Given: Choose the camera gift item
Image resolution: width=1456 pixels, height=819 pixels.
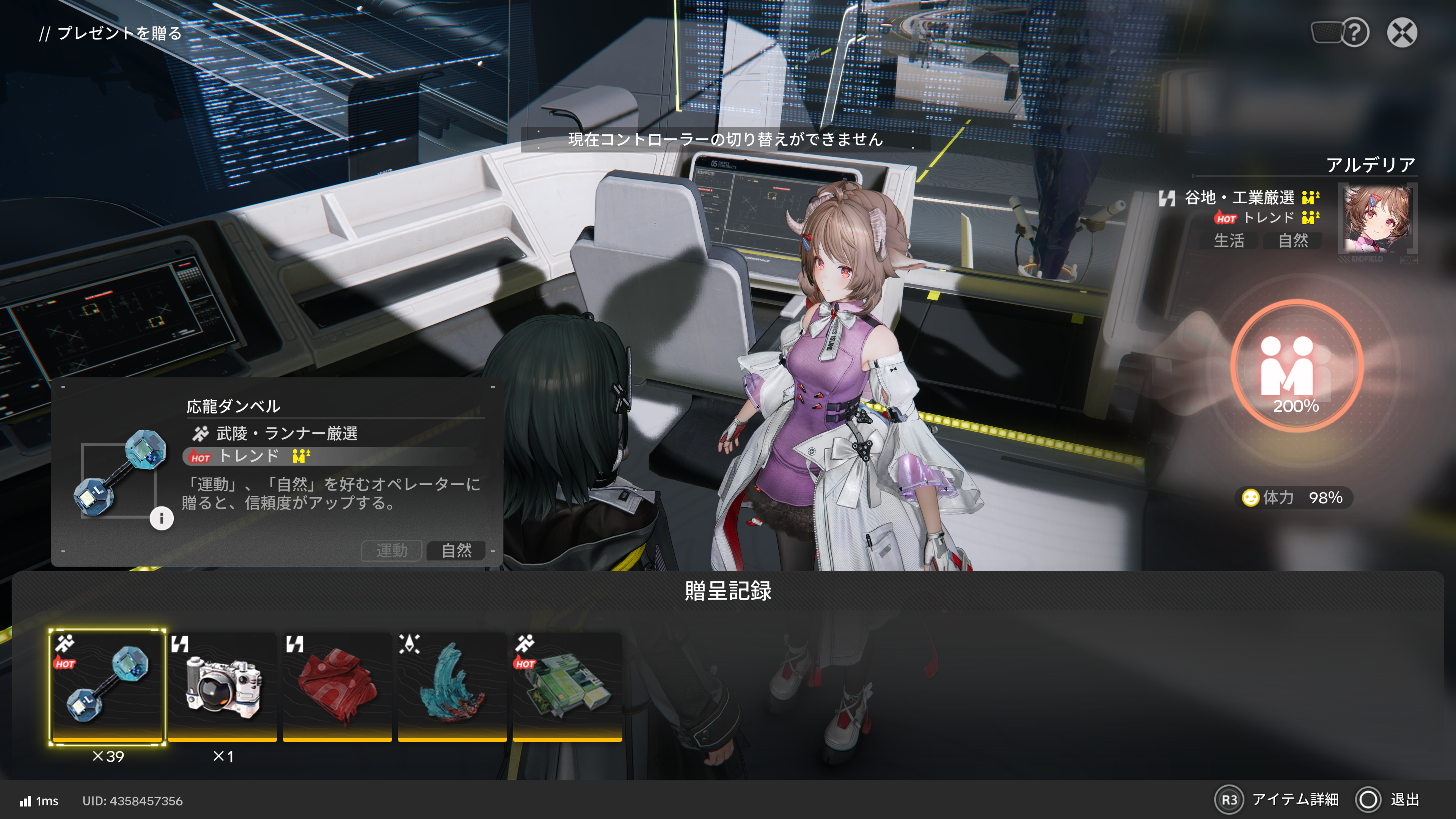Looking at the screenshot, I should 223,685.
